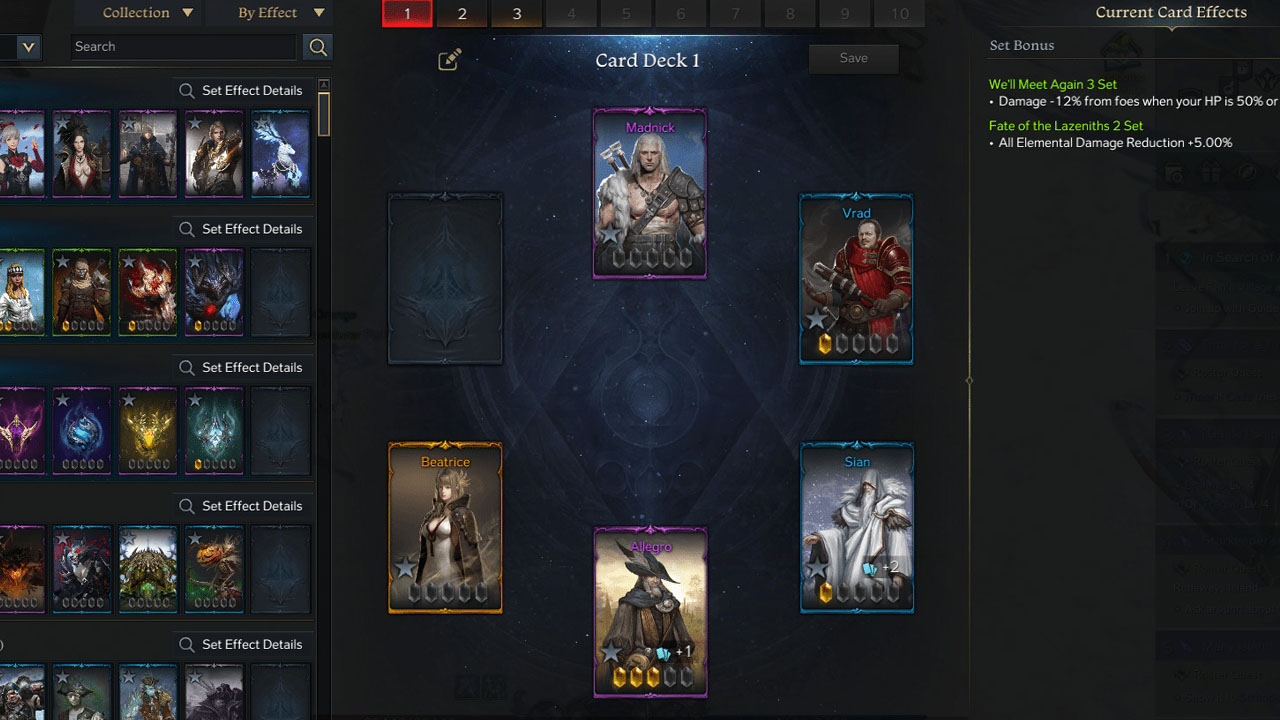
Task: Save the current card deck
Action: coord(853,58)
